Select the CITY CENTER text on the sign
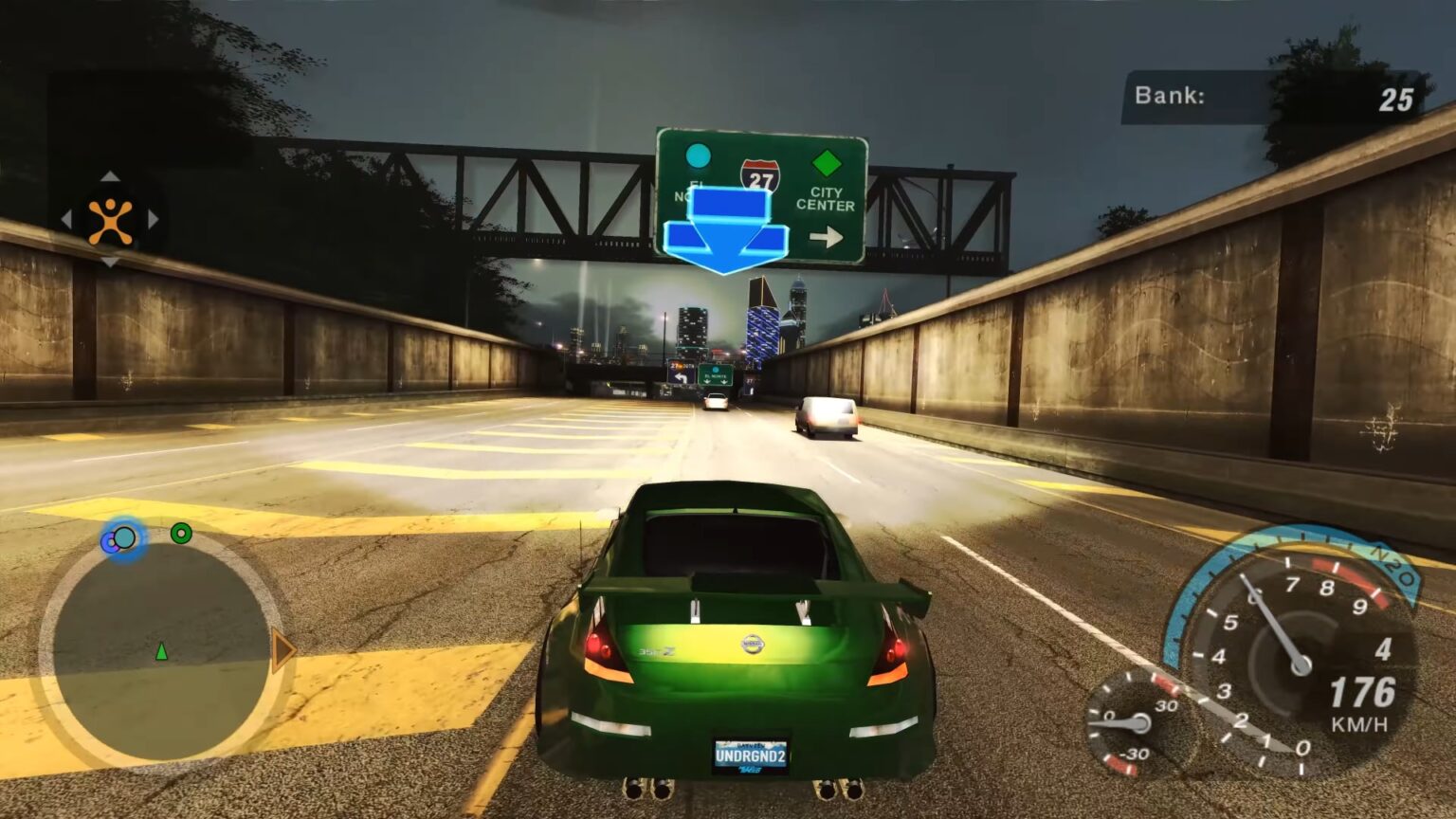This screenshot has height=819, width=1456. pos(827,199)
